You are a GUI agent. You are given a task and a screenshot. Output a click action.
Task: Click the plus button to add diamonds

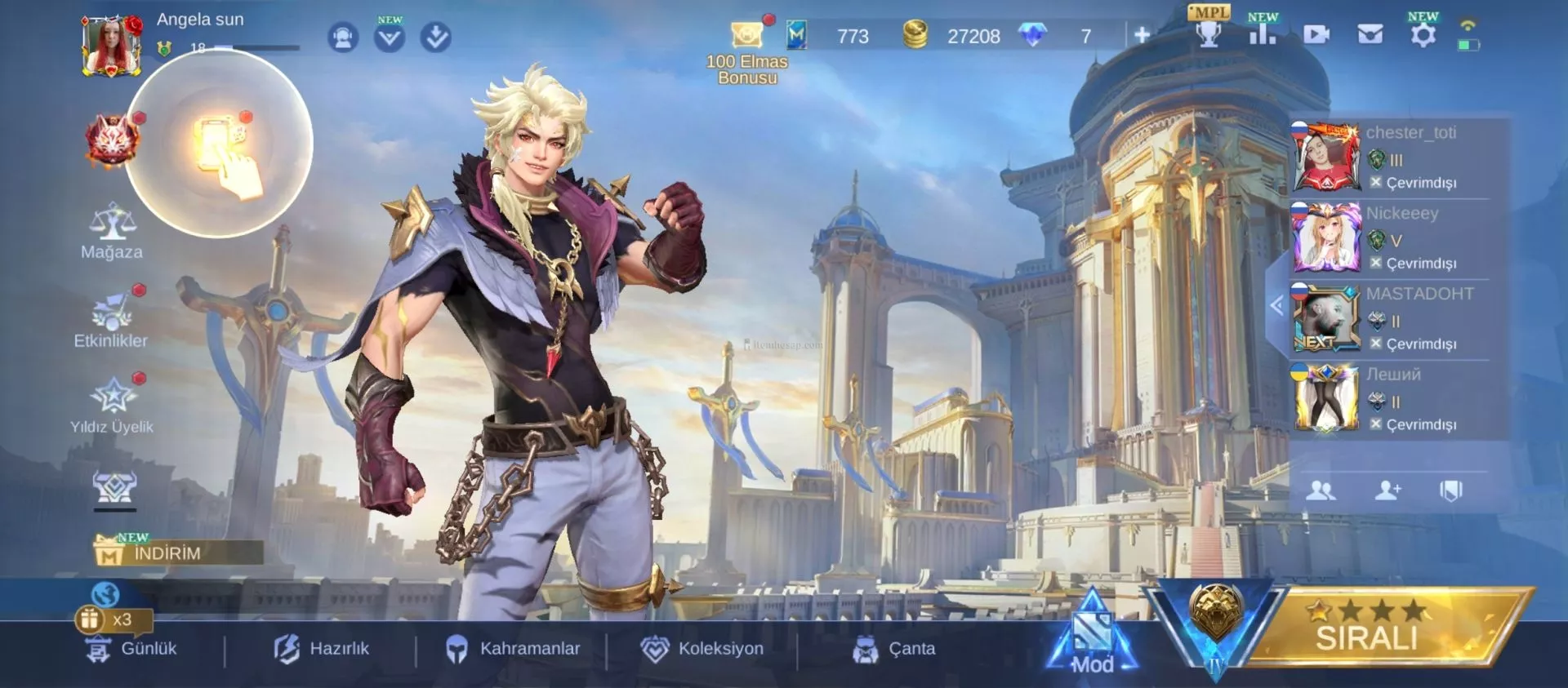pyautogui.click(x=1142, y=34)
